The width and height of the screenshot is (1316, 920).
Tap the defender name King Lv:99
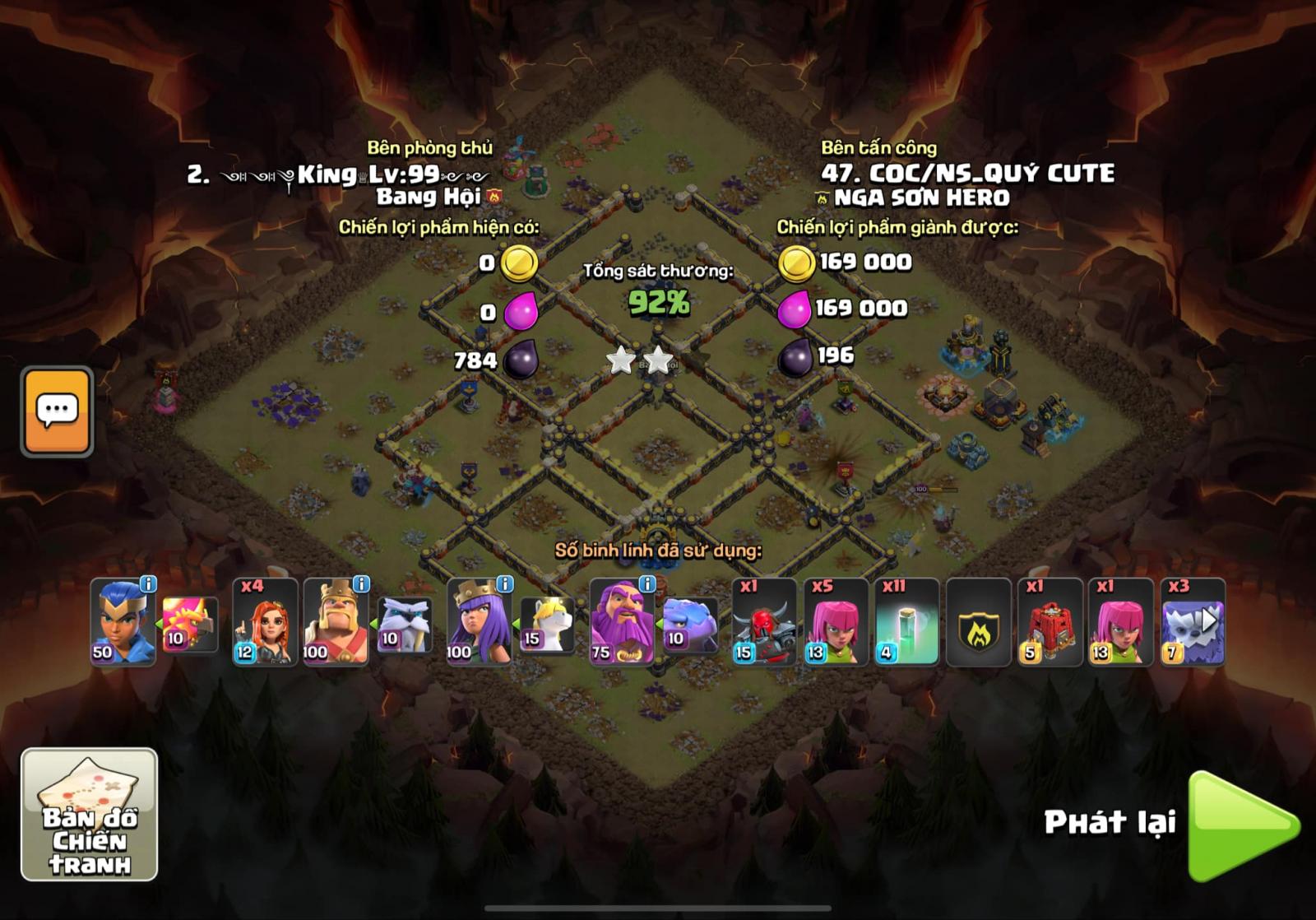345,174
